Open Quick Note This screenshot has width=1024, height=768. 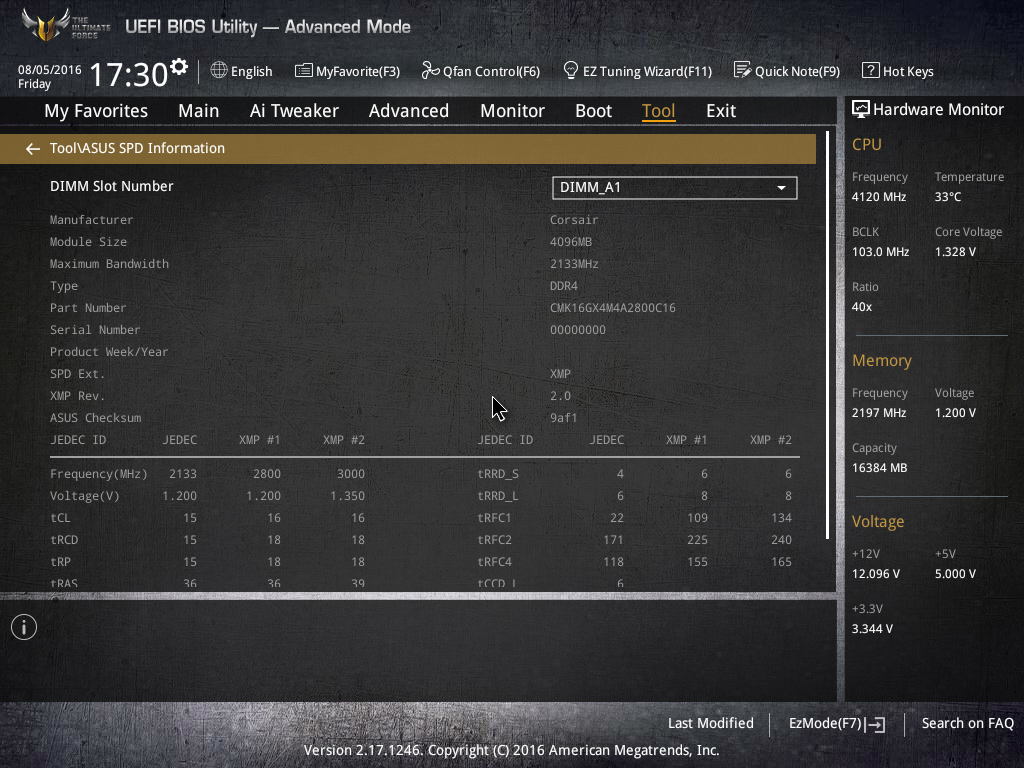pos(786,71)
